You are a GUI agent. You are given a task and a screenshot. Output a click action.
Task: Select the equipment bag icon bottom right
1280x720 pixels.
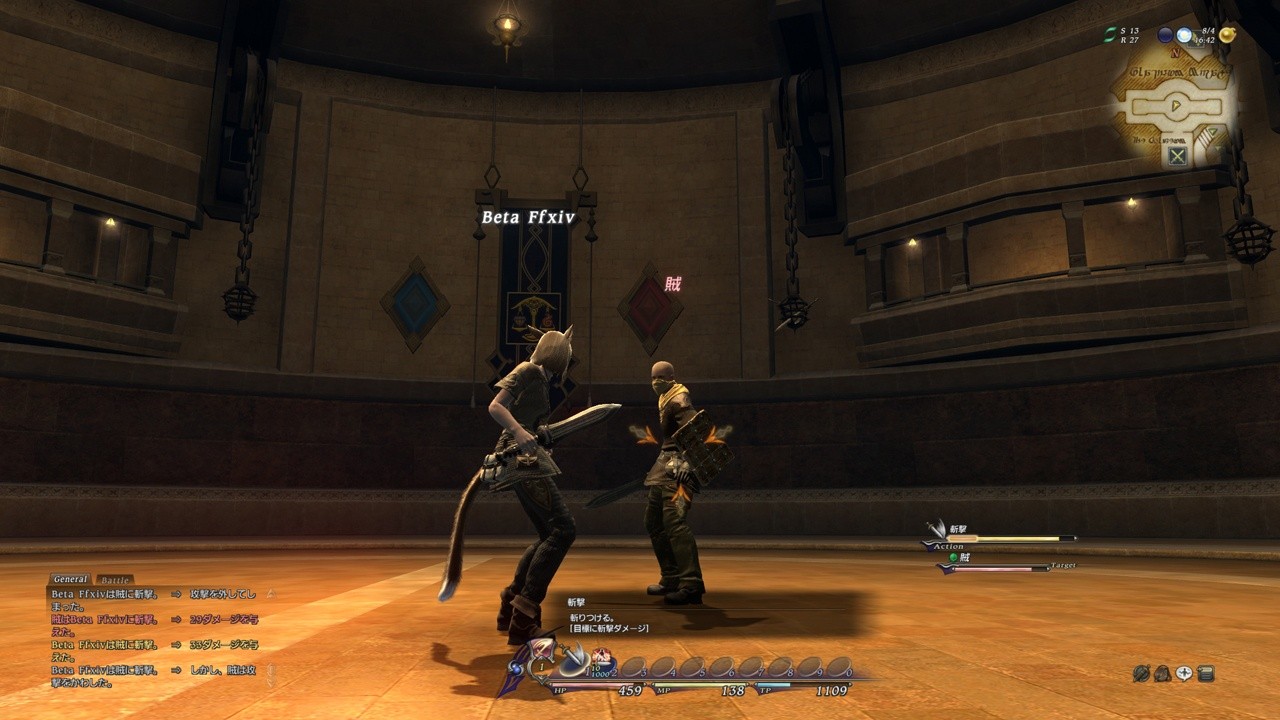click(1162, 674)
